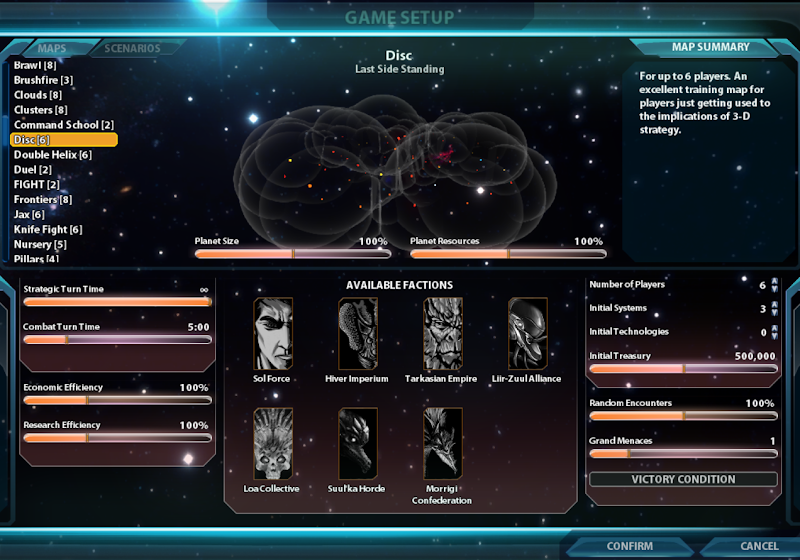Toggle the Liir-Zuul Alliance faction portrait
Viewport: 800px width, 560px height.
(x=527, y=334)
